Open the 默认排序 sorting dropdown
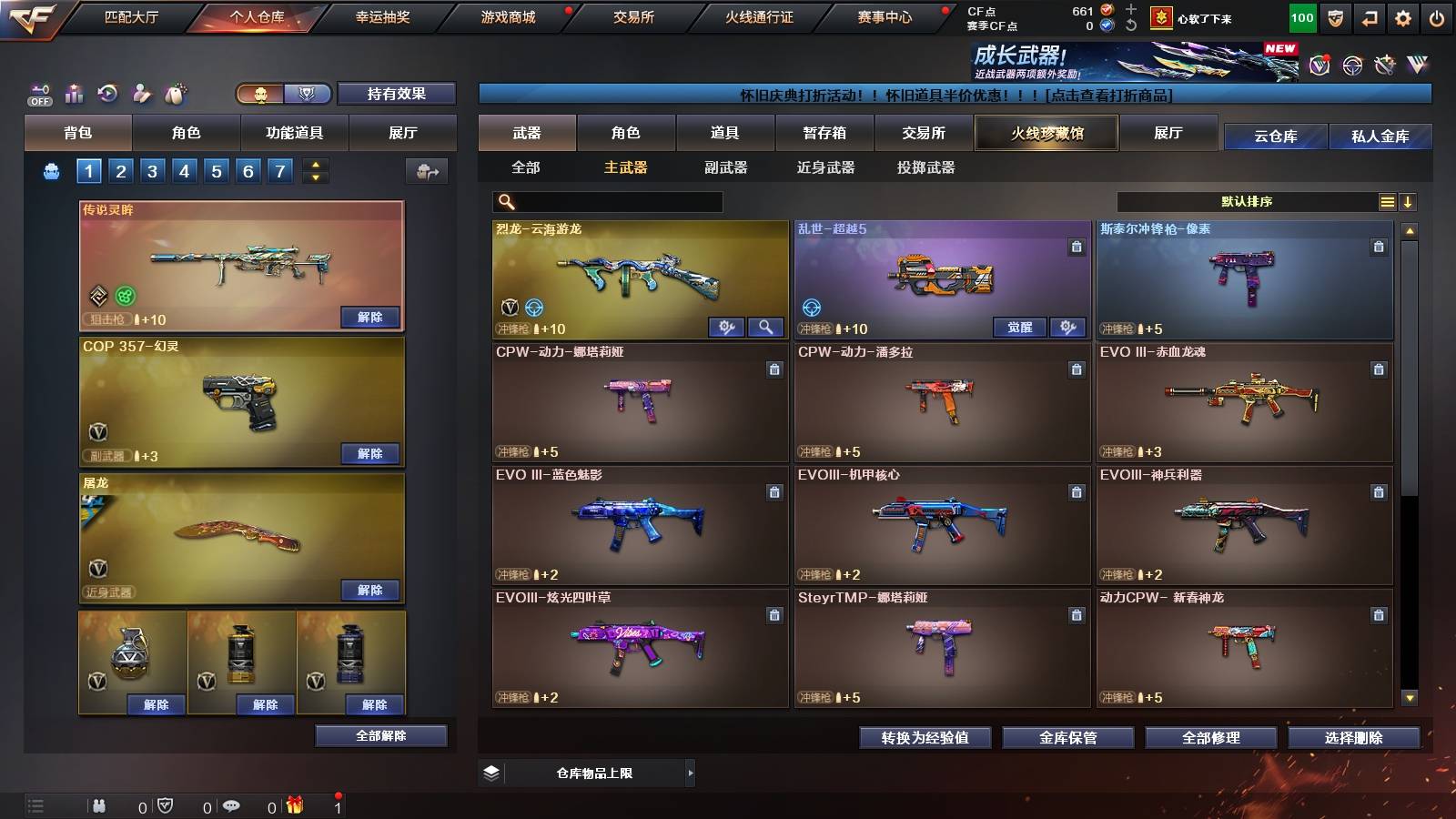1456x819 pixels. click(1247, 200)
